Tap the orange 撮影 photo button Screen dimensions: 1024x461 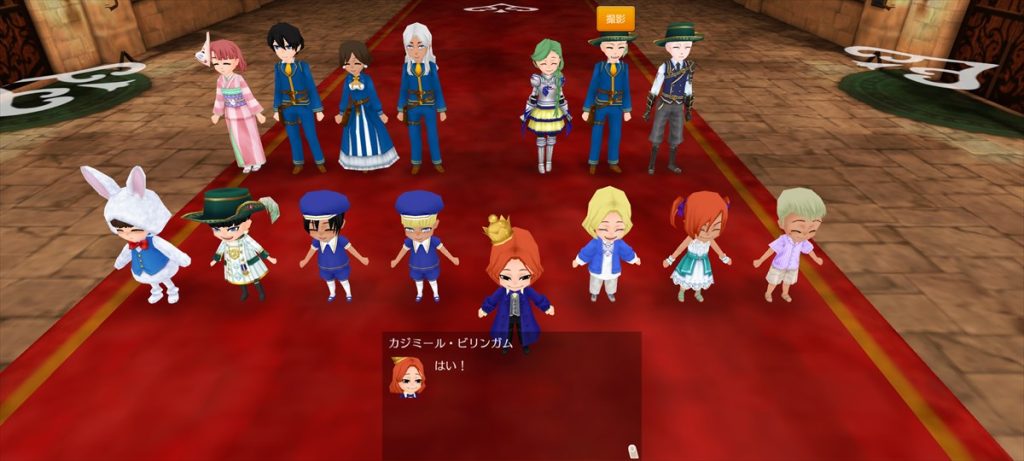pos(615,18)
